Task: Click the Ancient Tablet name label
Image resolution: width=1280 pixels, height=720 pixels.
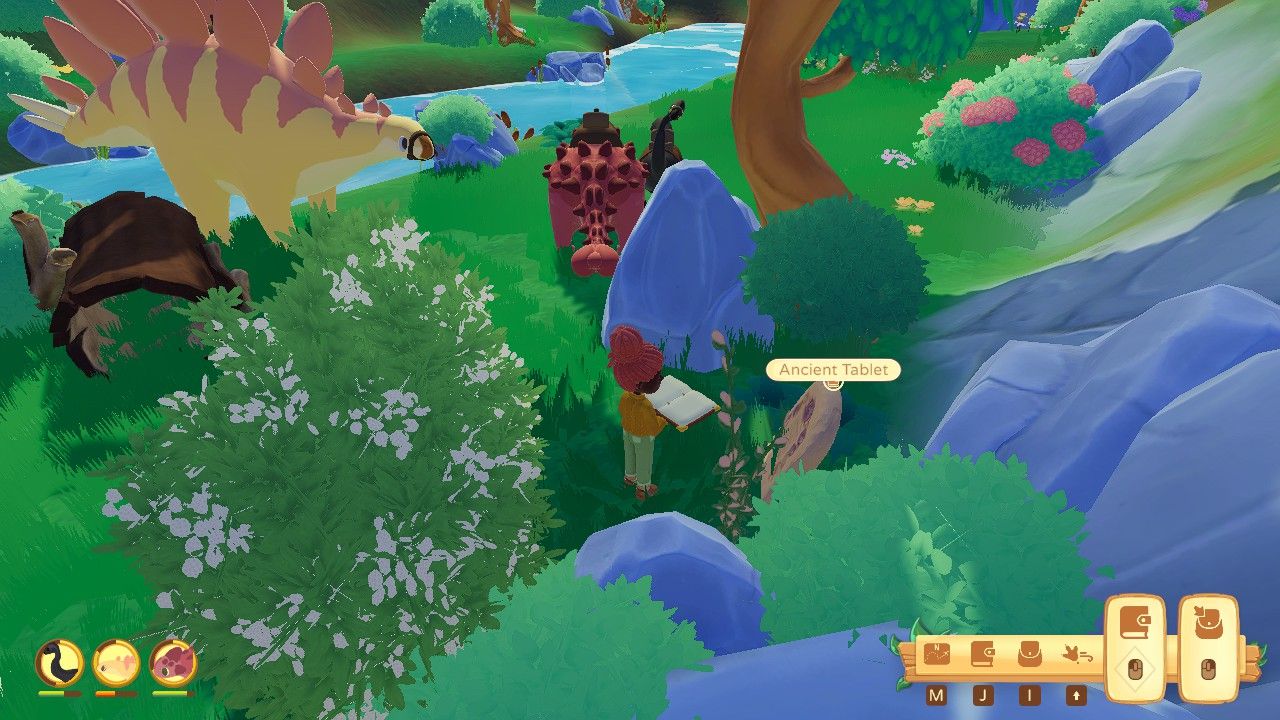Action: 832,369
